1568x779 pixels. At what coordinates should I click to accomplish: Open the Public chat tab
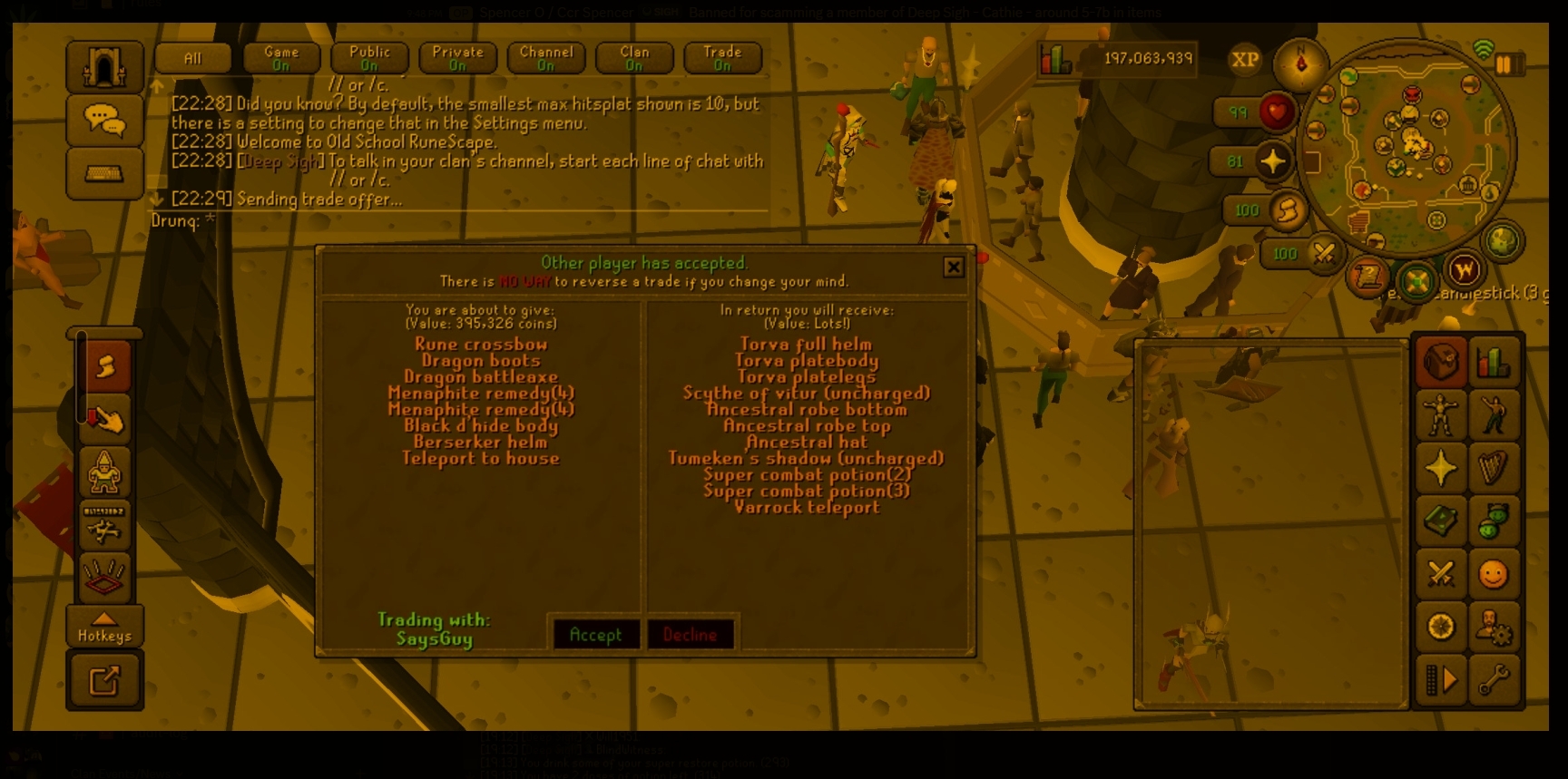click(369, 58)
